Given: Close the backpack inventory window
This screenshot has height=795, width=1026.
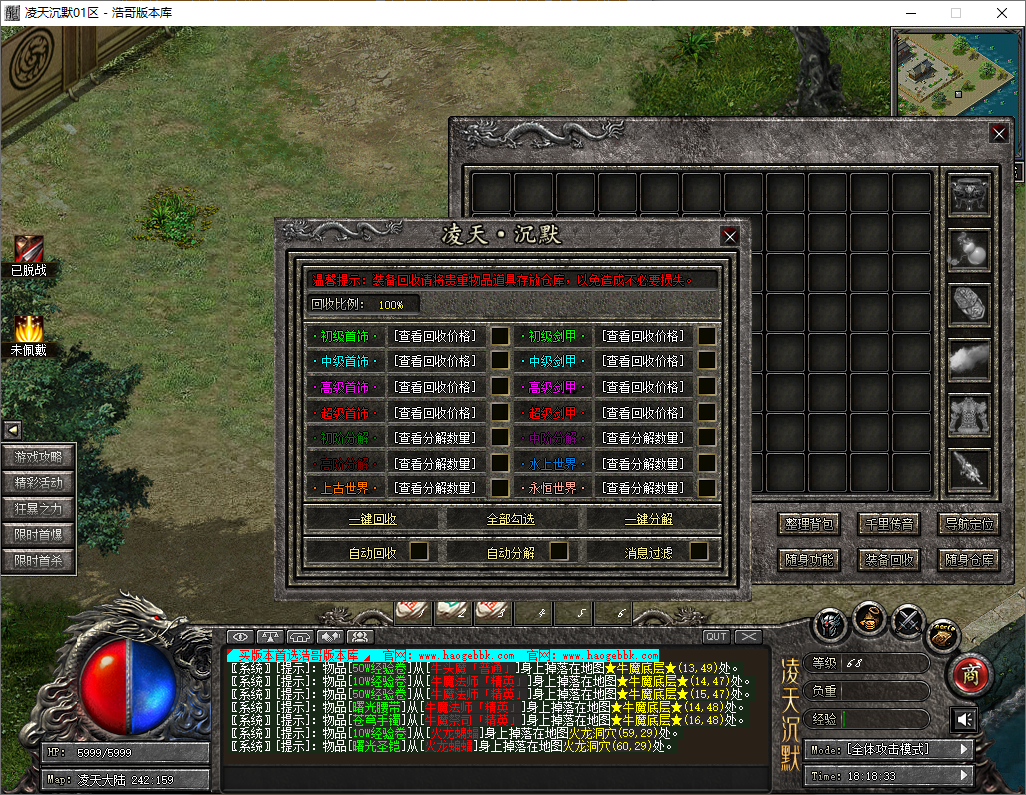Looking at the screenshot, I should 998,133.
